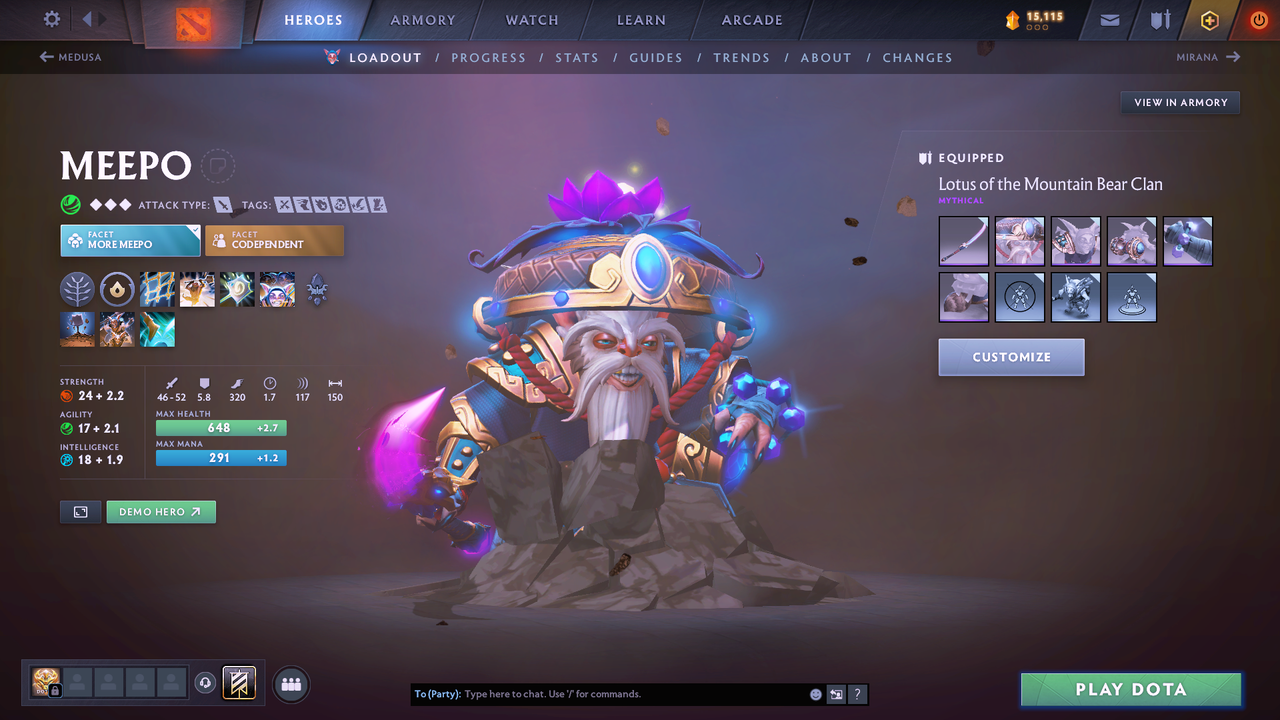Switch to the STATS tab

click(577, 57)
